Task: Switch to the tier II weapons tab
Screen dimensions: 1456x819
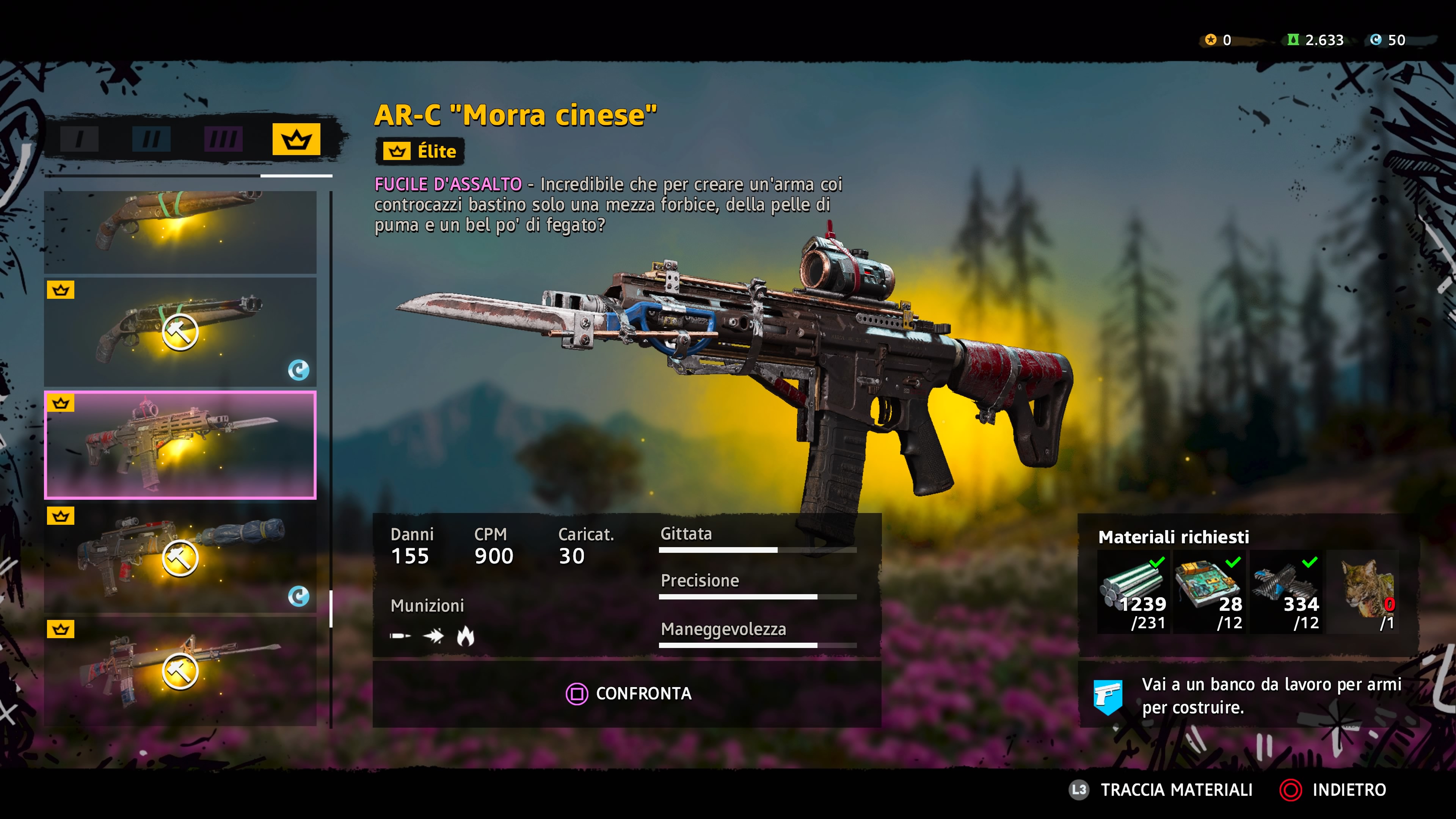Action: 151,139
